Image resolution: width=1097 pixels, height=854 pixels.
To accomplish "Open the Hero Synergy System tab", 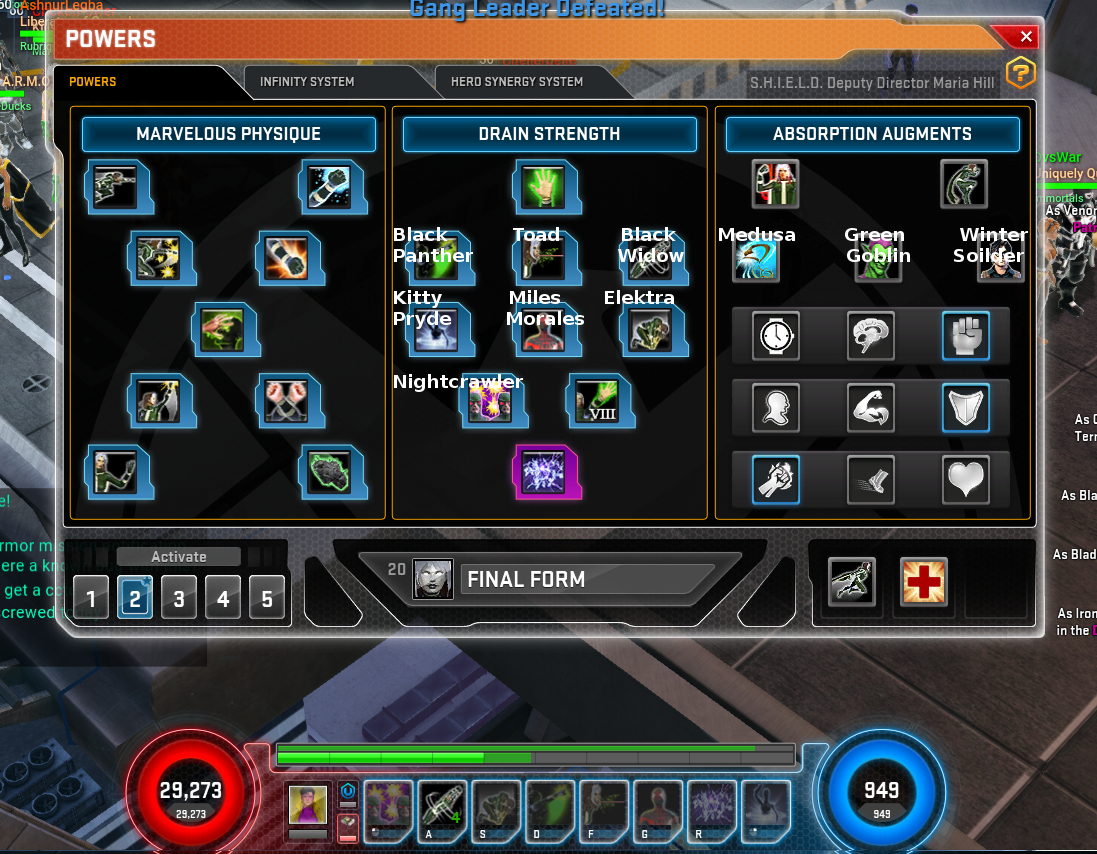I will [x=516, y=82].
